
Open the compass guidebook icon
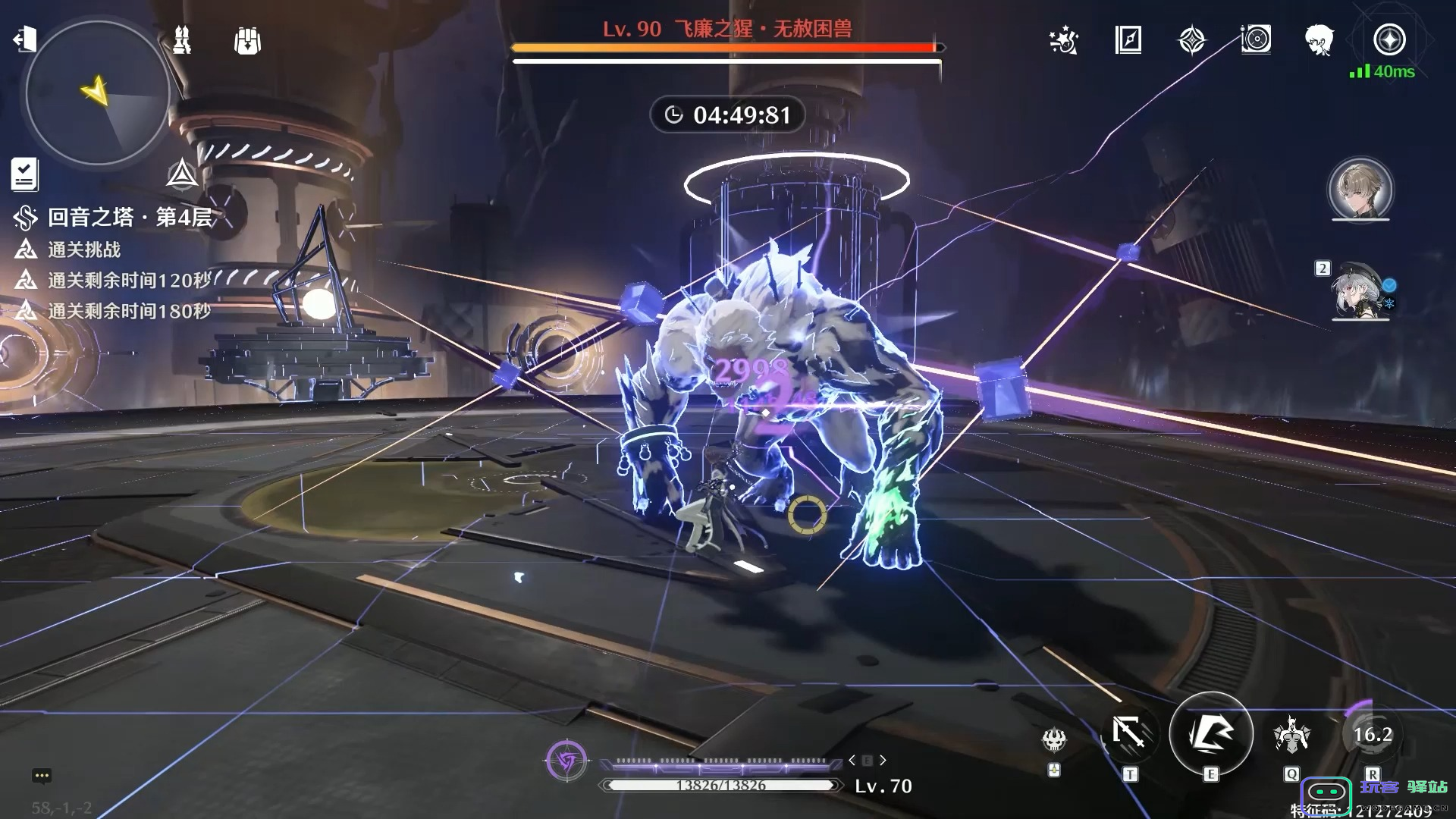click(1128, 40)
